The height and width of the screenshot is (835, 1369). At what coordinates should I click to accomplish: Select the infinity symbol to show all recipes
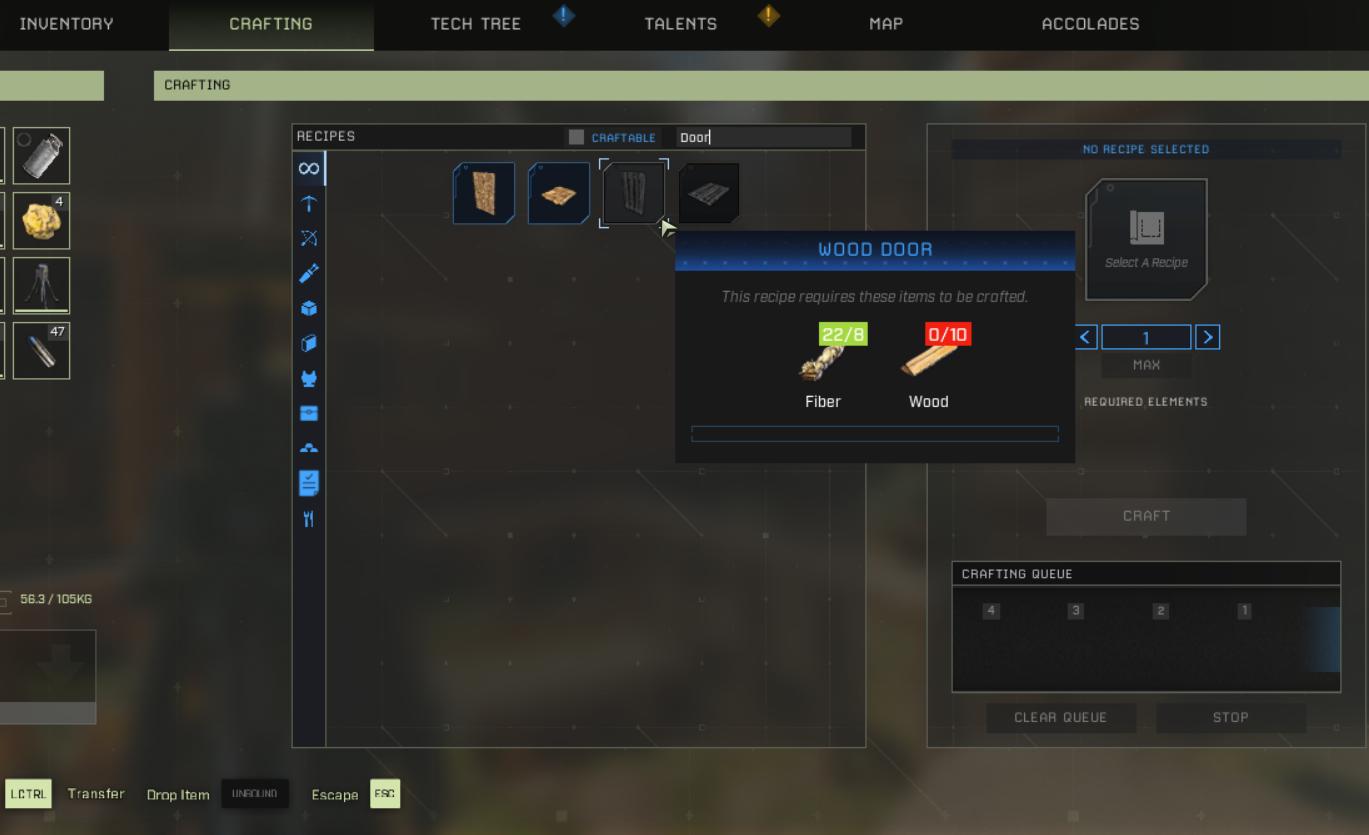[x=310, y=168]
